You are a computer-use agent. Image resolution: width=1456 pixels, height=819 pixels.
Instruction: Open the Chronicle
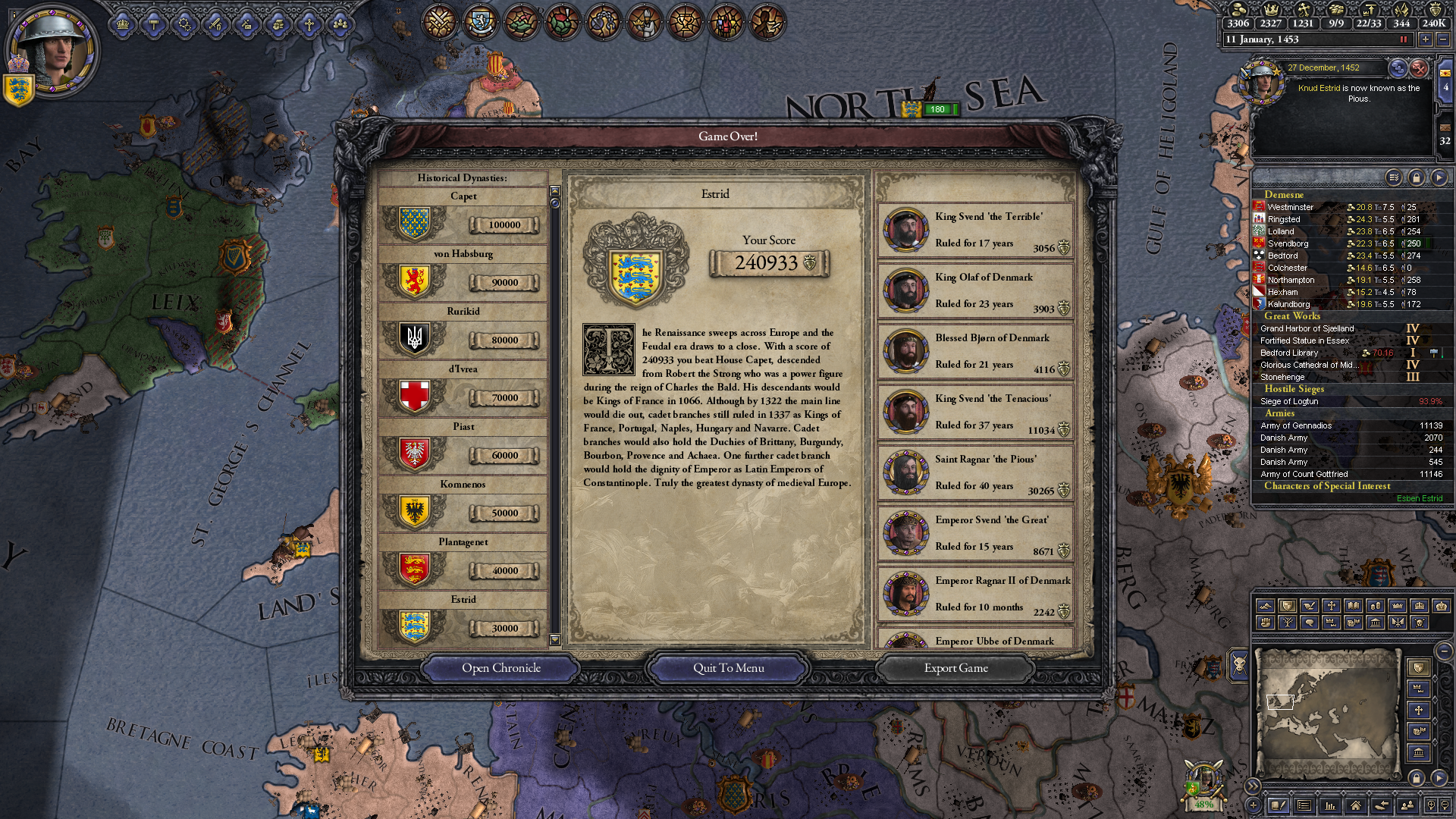500,668
